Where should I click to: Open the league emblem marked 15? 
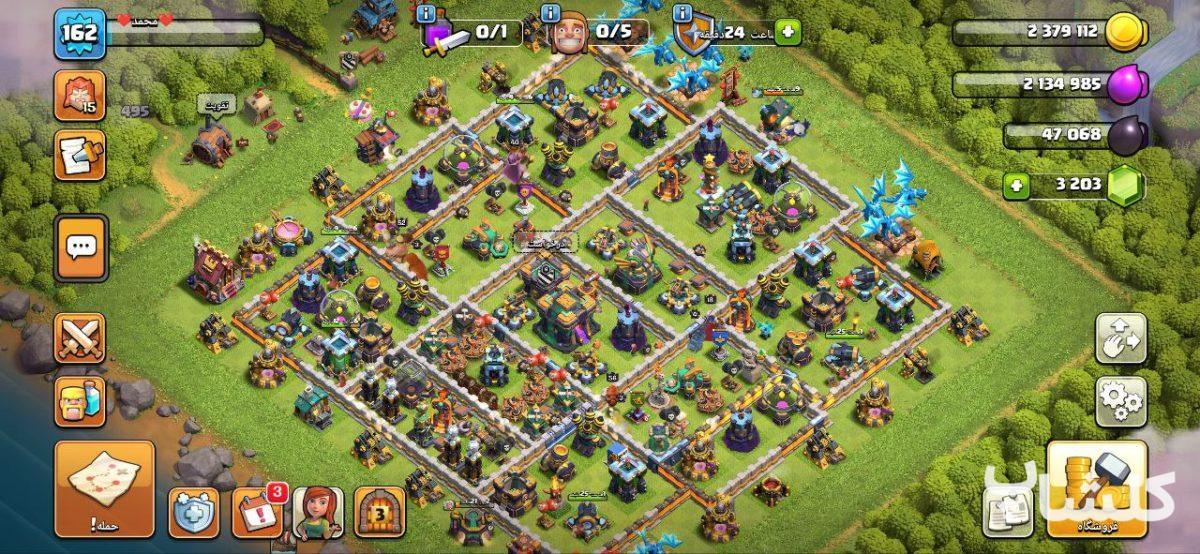(x=80, y=96)
